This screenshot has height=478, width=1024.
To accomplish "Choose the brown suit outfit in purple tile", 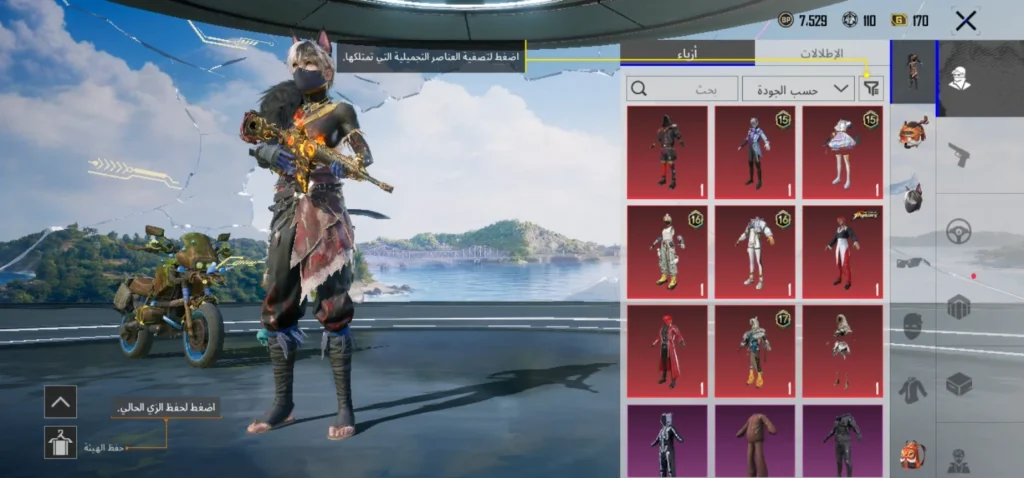I will click(755, 440).
